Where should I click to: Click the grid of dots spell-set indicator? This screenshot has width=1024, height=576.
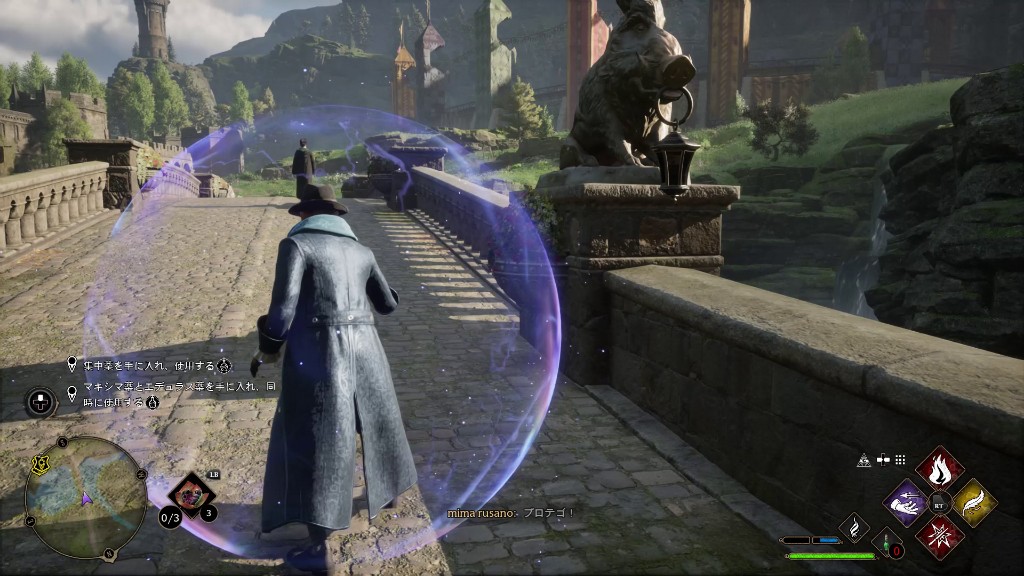click(x=900, y=460)
